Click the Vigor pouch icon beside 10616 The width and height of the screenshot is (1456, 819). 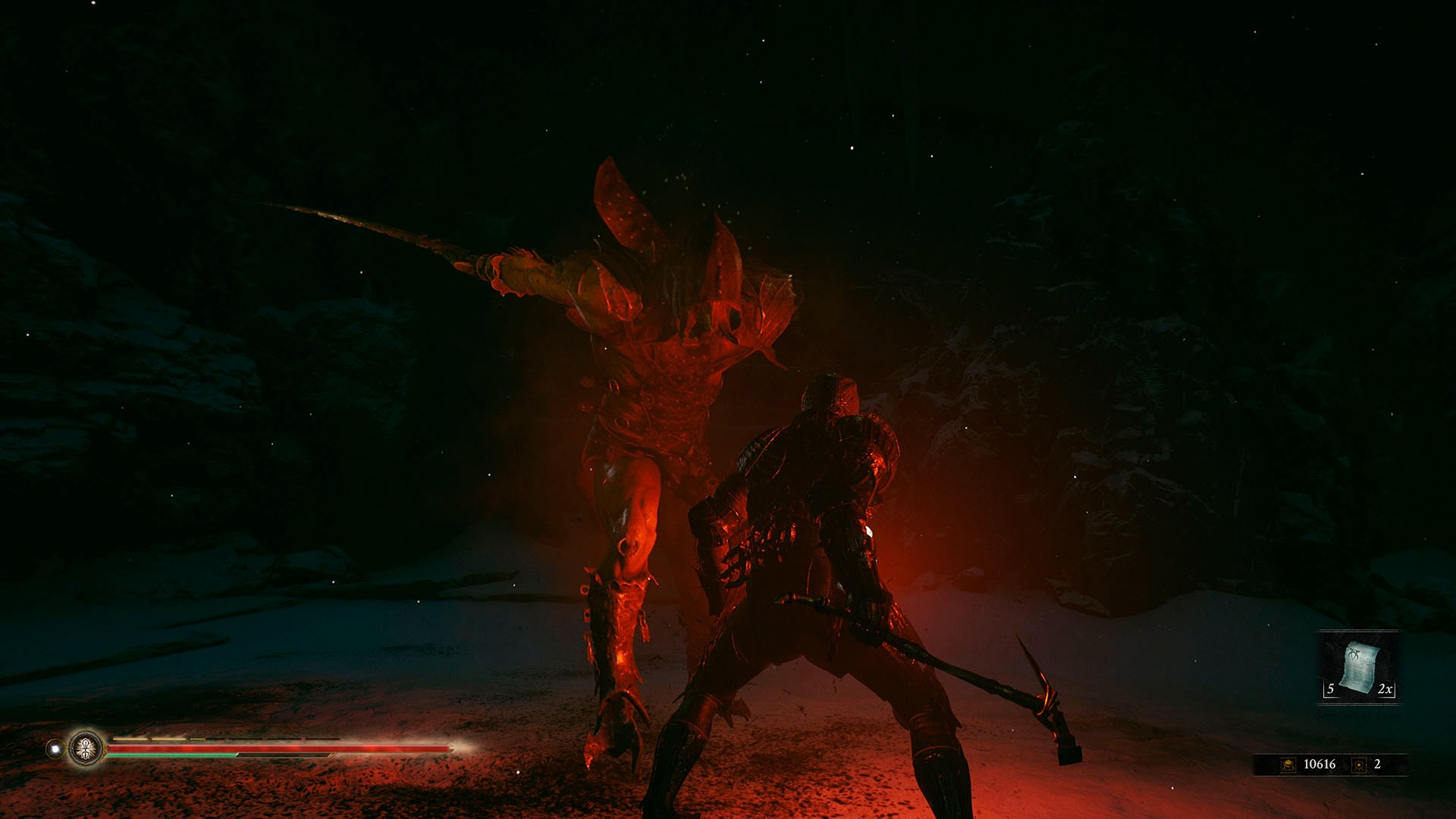[x=1288, y=764]
